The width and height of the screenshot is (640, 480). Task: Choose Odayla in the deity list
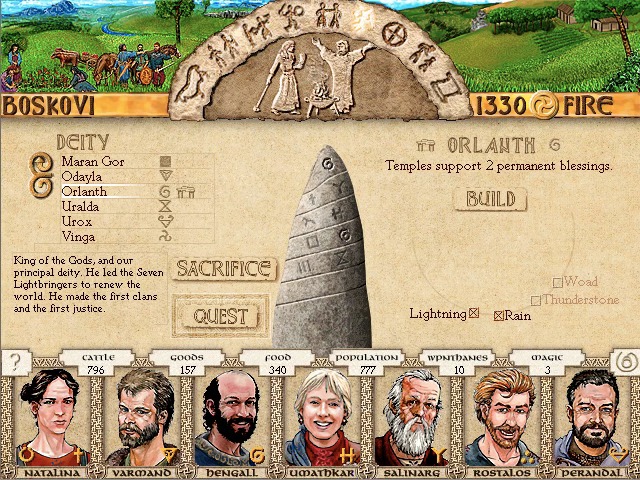coord(80,176)
